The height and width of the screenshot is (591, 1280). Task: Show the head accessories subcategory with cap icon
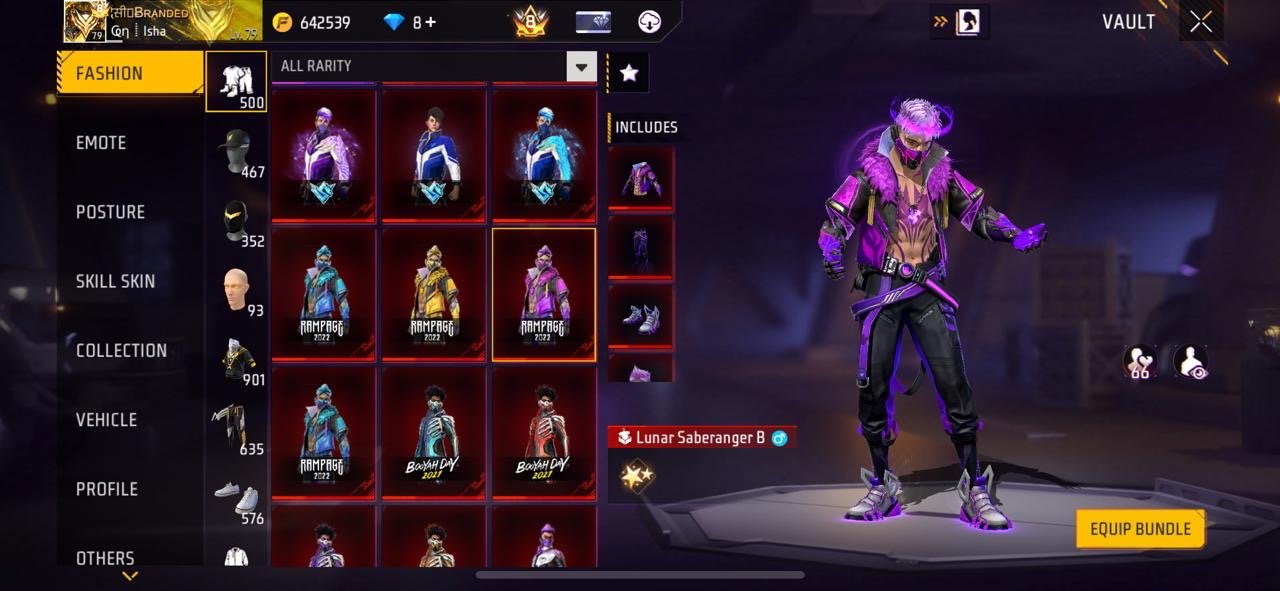click(x=236, y=151)
